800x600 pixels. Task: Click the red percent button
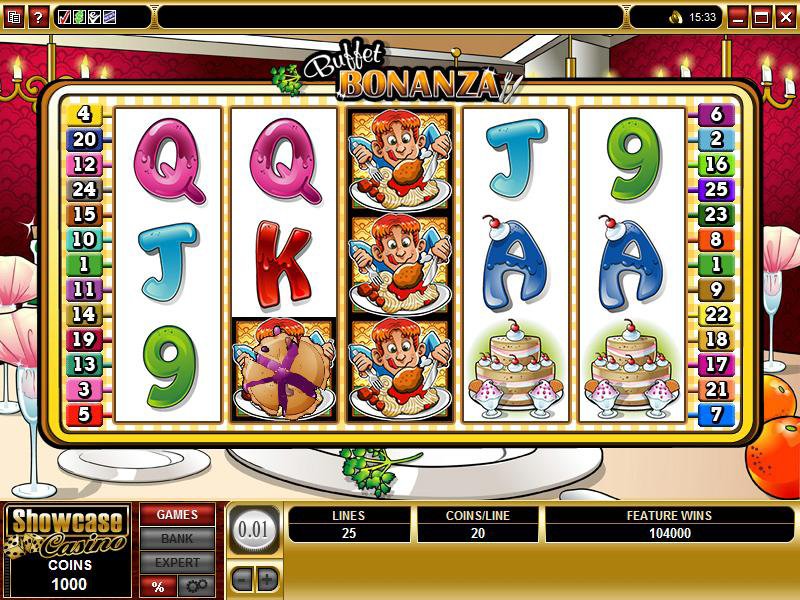pyautogui.click(x=158, y=586)
